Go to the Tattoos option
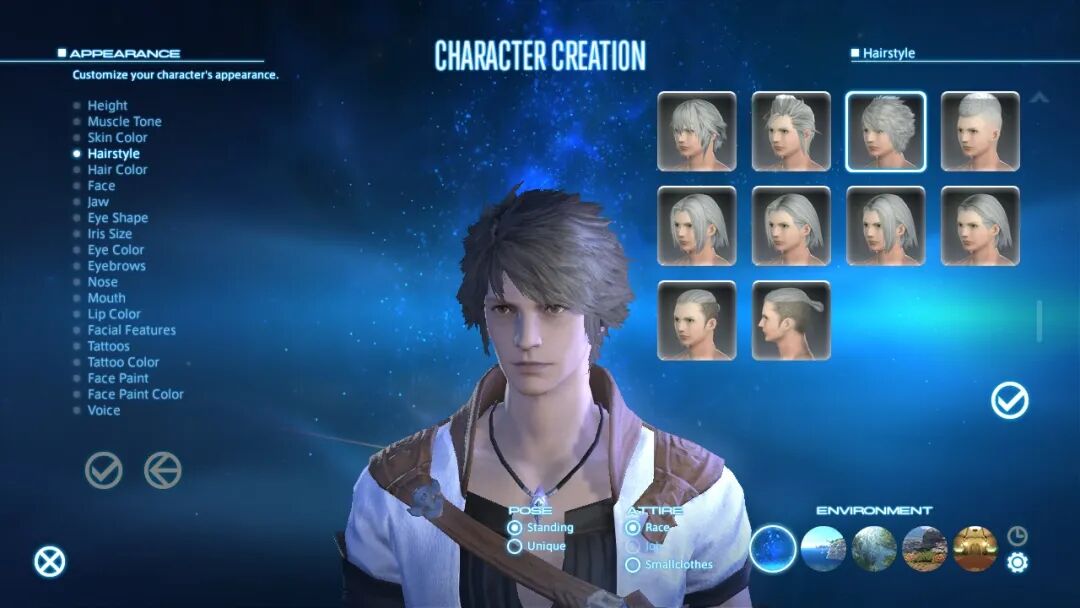The width and height of the screenshot is (1080, 608). 108,346
